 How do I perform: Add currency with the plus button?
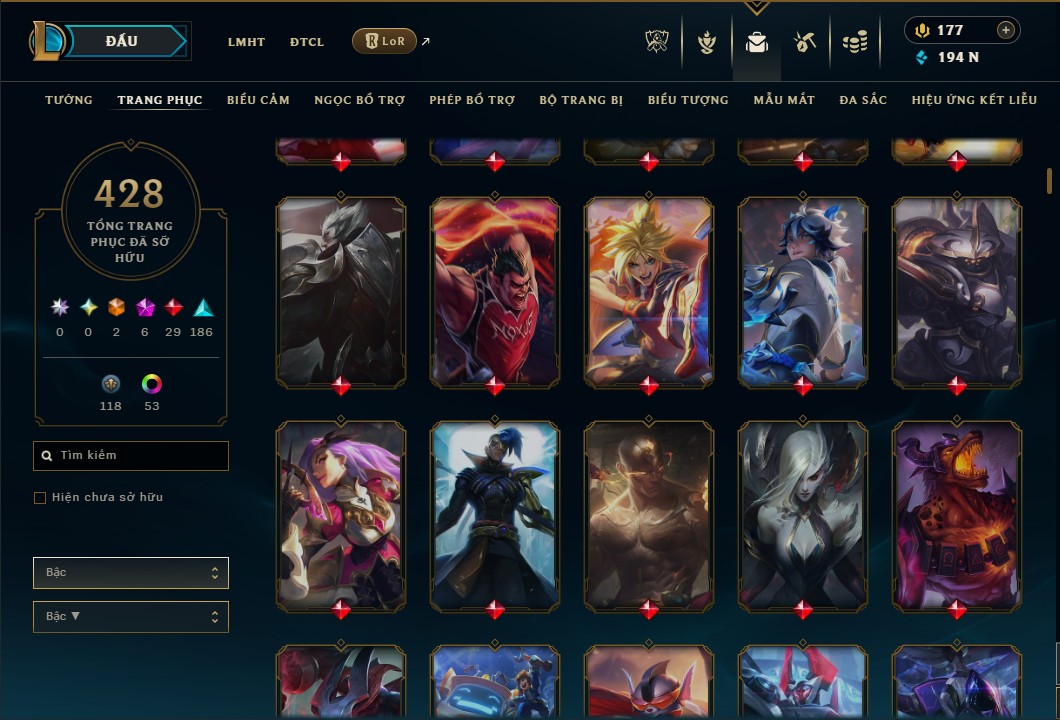pos(1005,30)
